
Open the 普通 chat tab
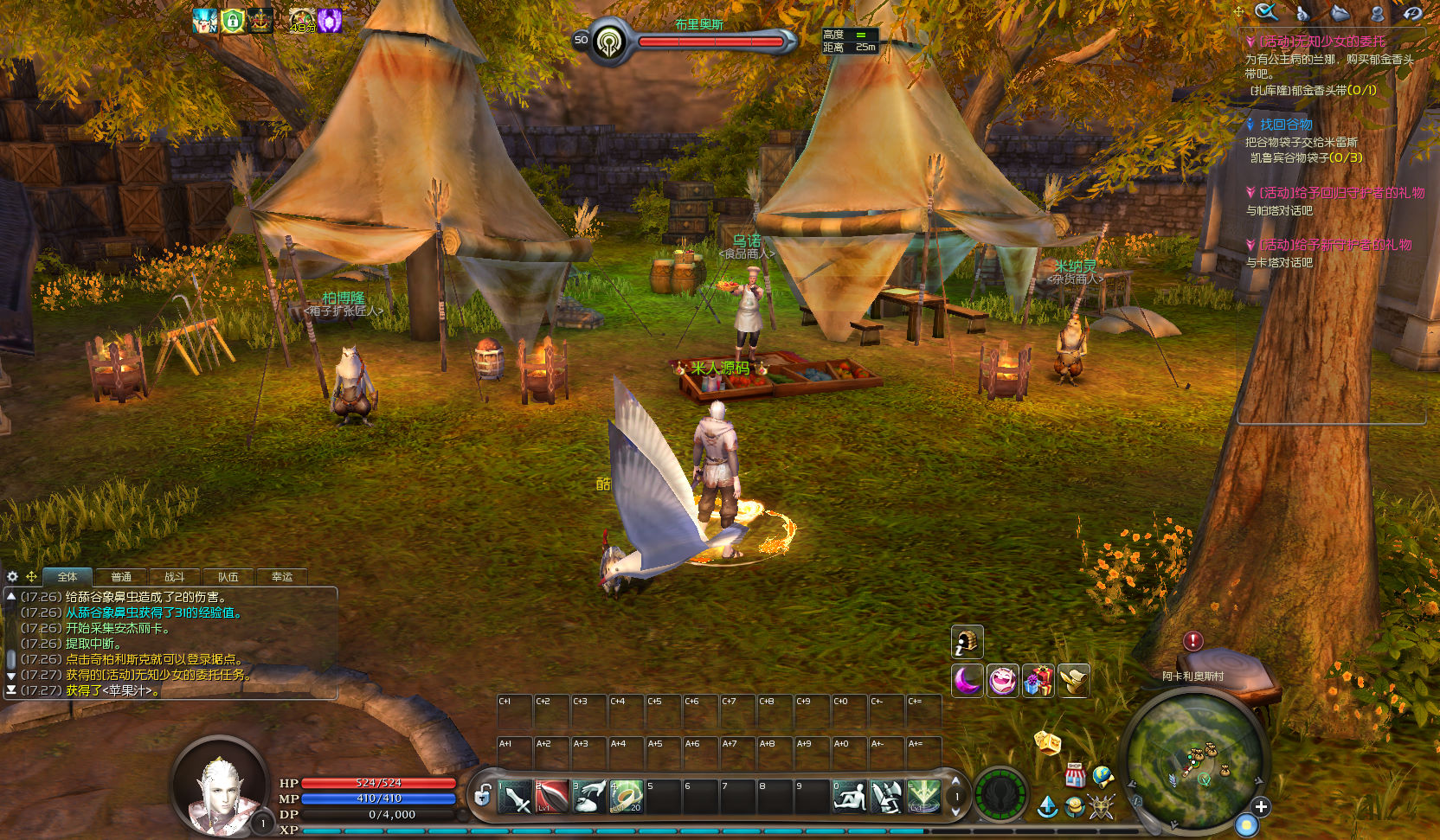click(x=121, y=577)
